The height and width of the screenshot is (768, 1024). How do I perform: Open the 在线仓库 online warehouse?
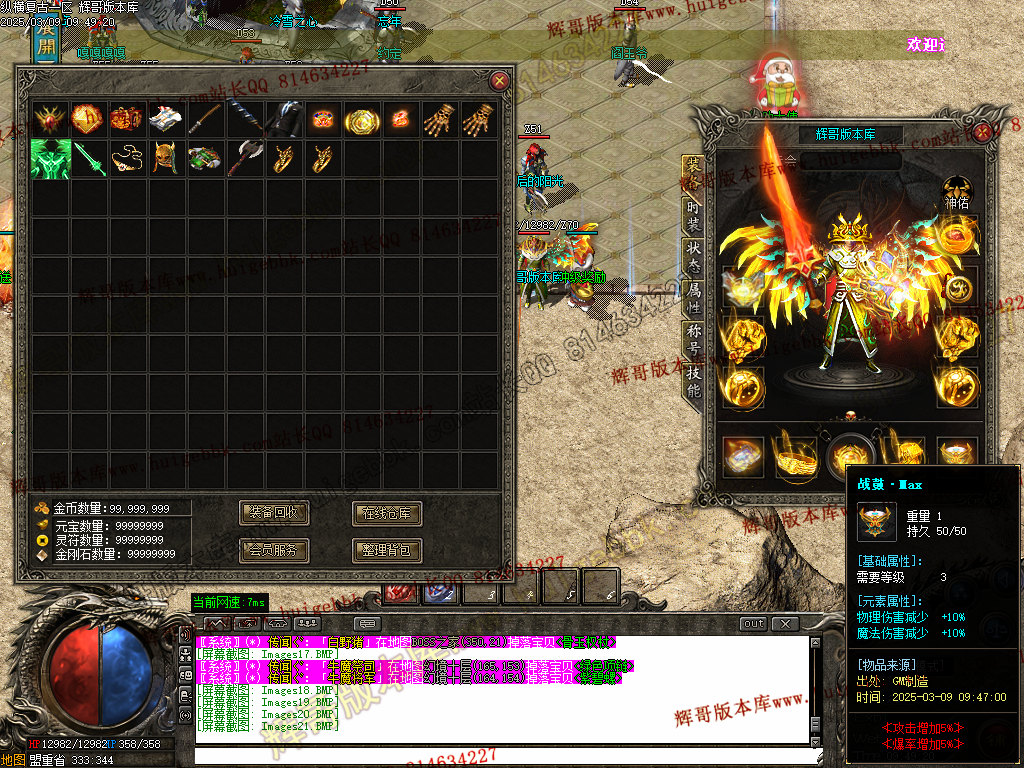coord(387,513)
